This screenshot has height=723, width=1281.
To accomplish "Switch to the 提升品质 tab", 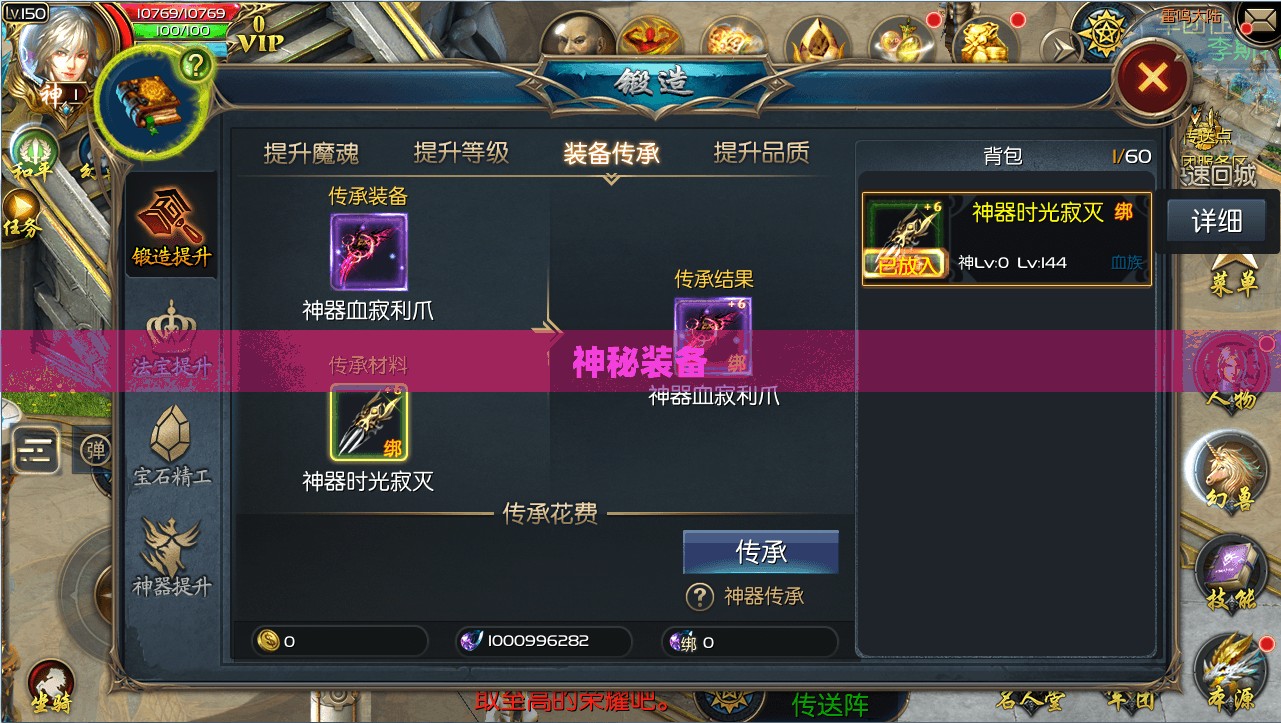I will pos(762,150).
